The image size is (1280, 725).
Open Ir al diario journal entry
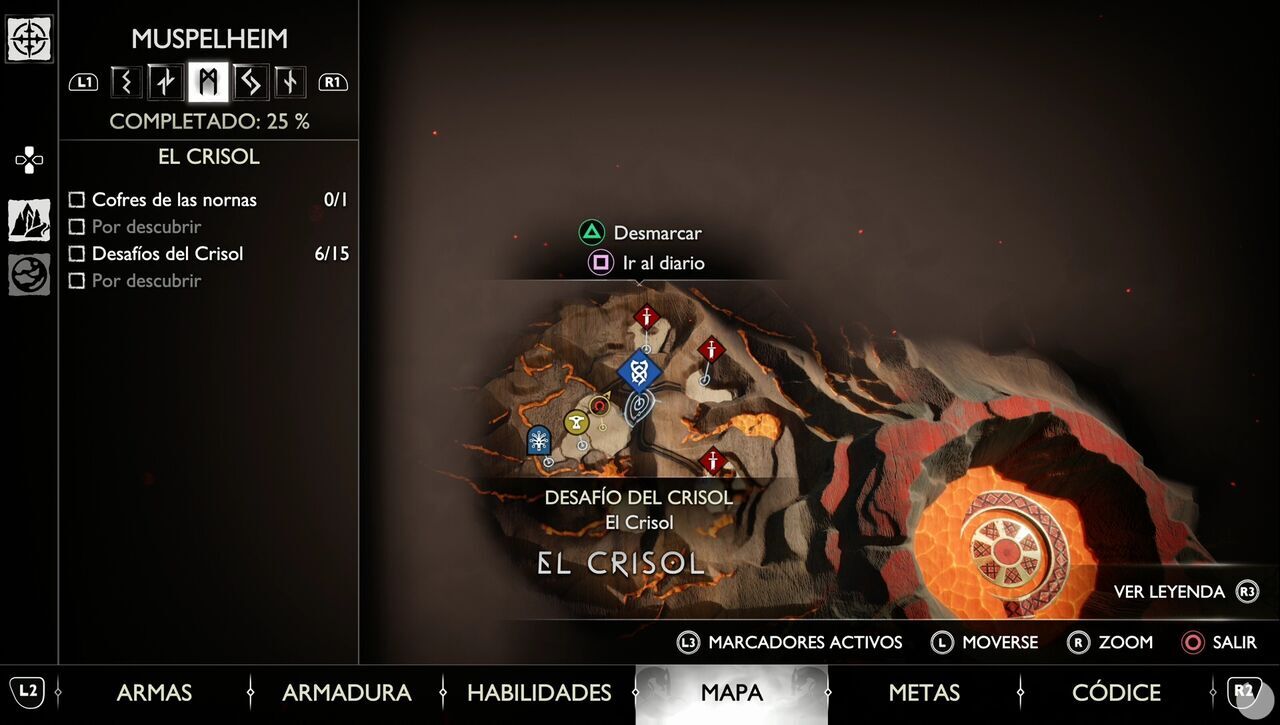(x=665, y=263)
